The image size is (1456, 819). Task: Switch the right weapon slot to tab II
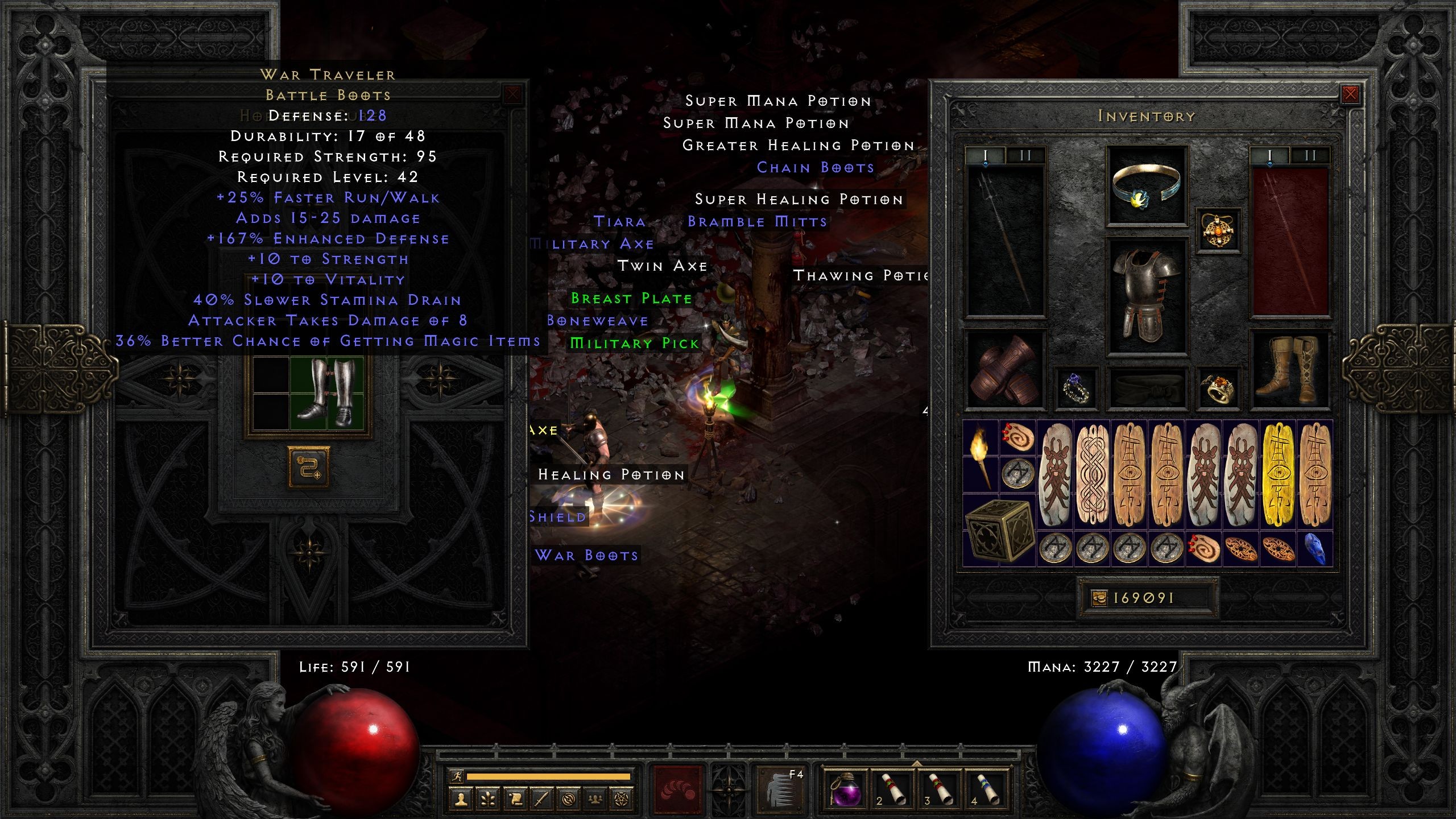tap(1309, 155)
